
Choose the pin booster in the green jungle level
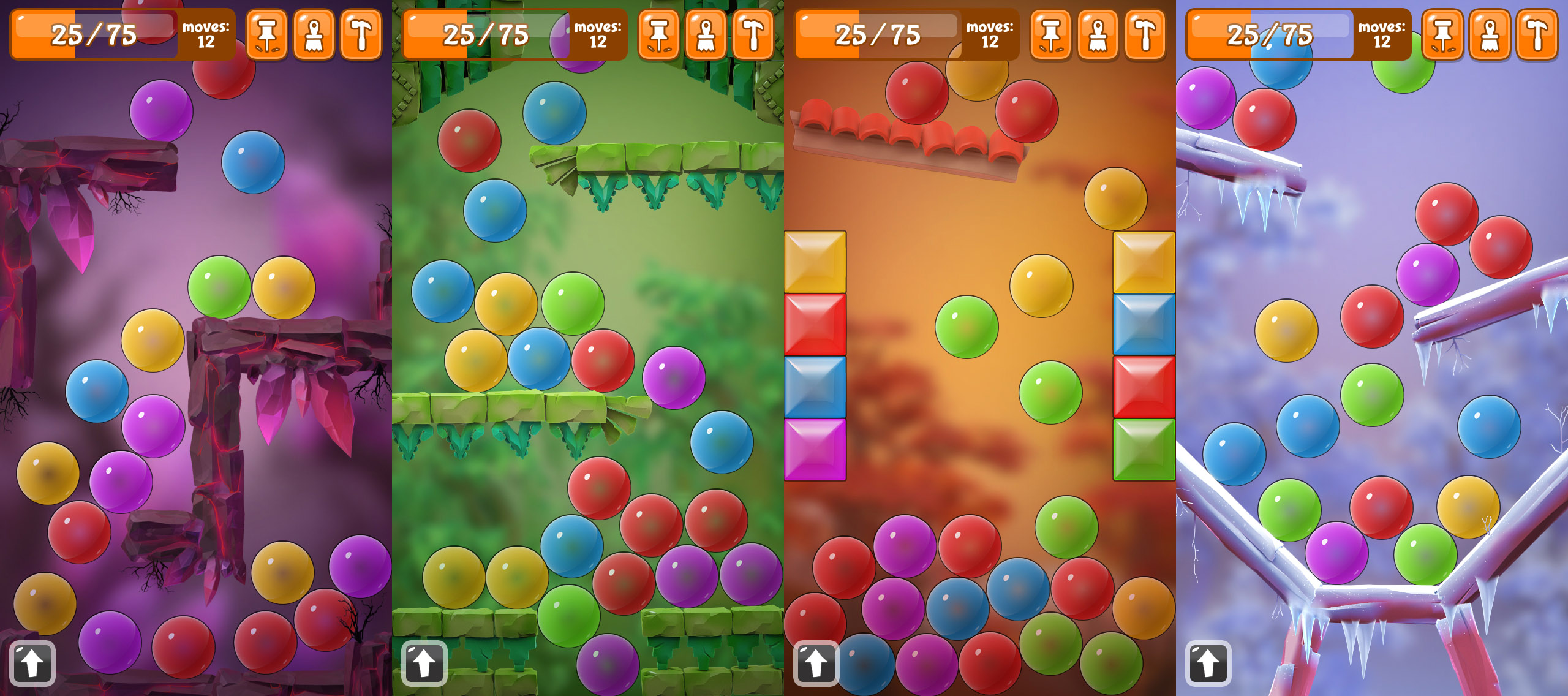pyautogui.click(x=658, y=35)
